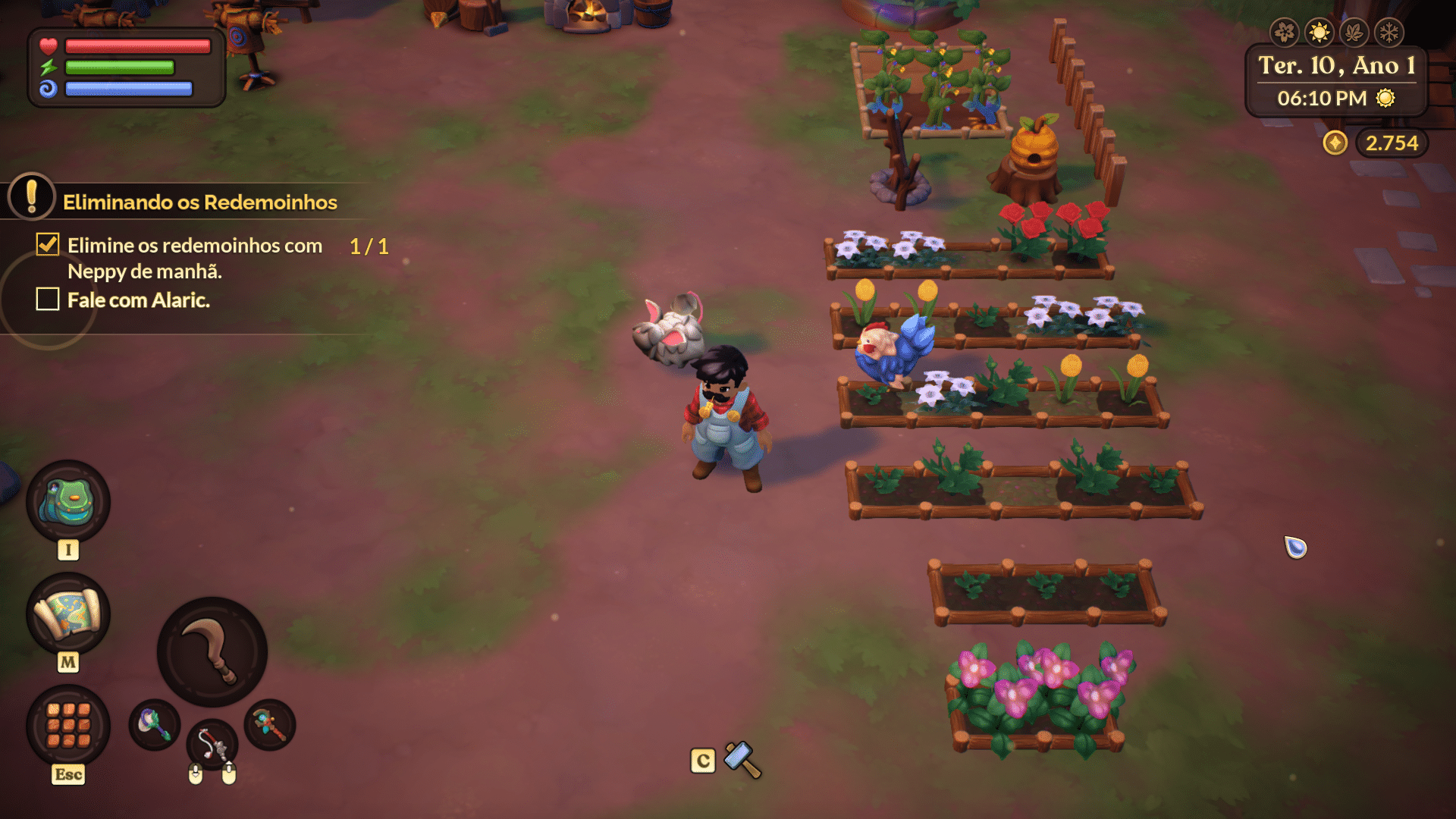The width and height of the screenshot is (1456, 819).
Task: Toggle the 'Fale com Alaric' checkbox
Action: coord(47,300)
